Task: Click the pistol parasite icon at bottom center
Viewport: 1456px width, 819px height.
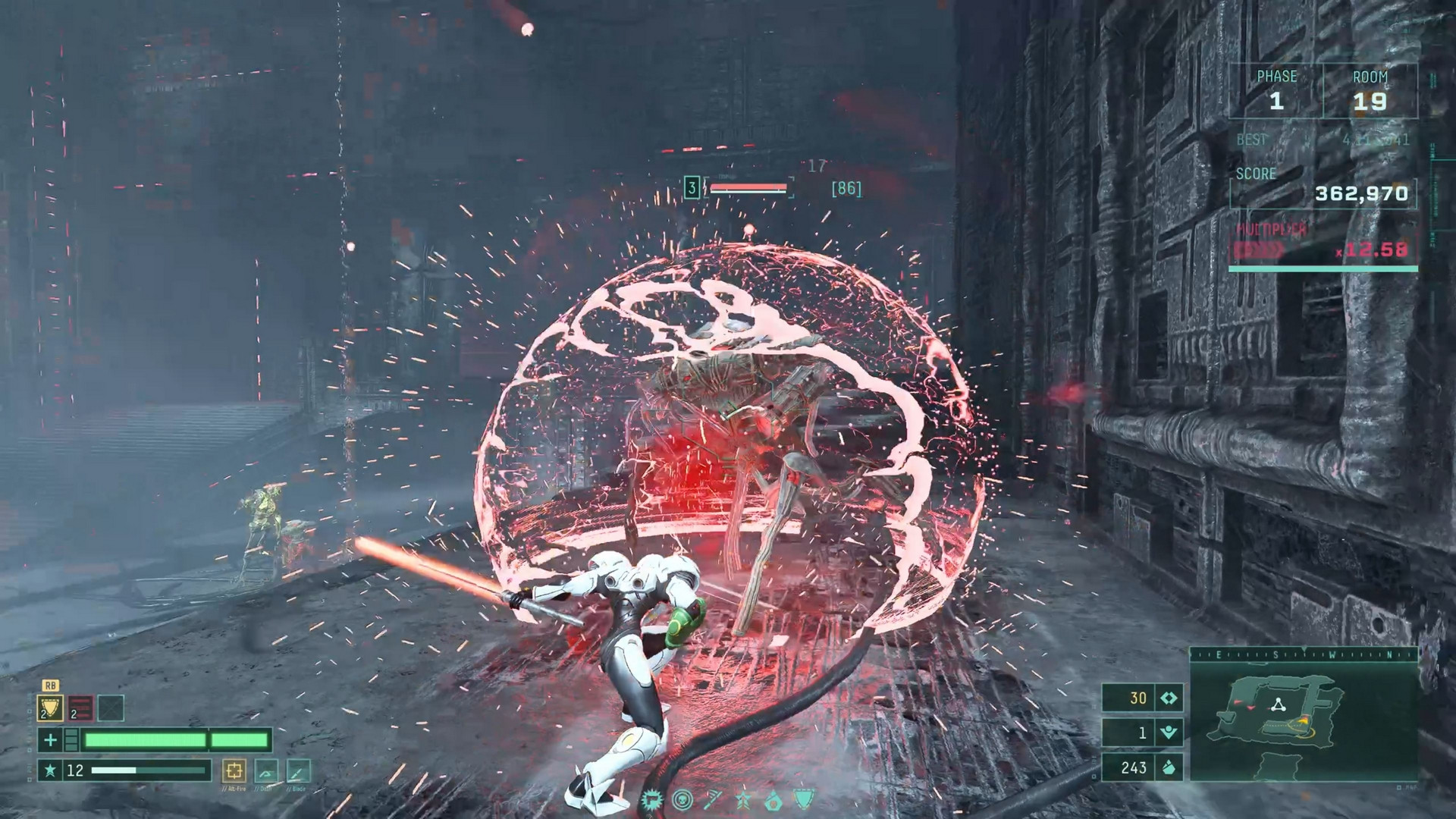Action: tap(651, 800)
